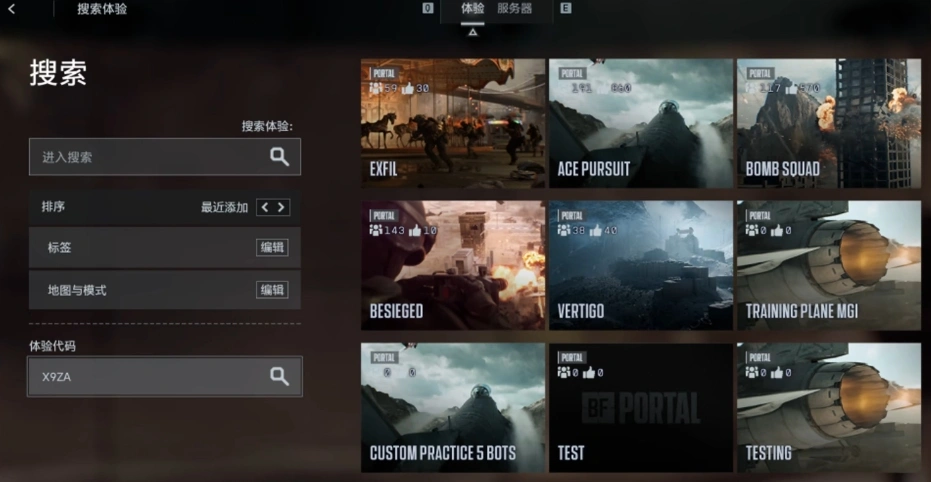Screen dimensions: 931x482
Task: Select TRAINING PLANE MGI experience
Action: click(x=828, y=265)
